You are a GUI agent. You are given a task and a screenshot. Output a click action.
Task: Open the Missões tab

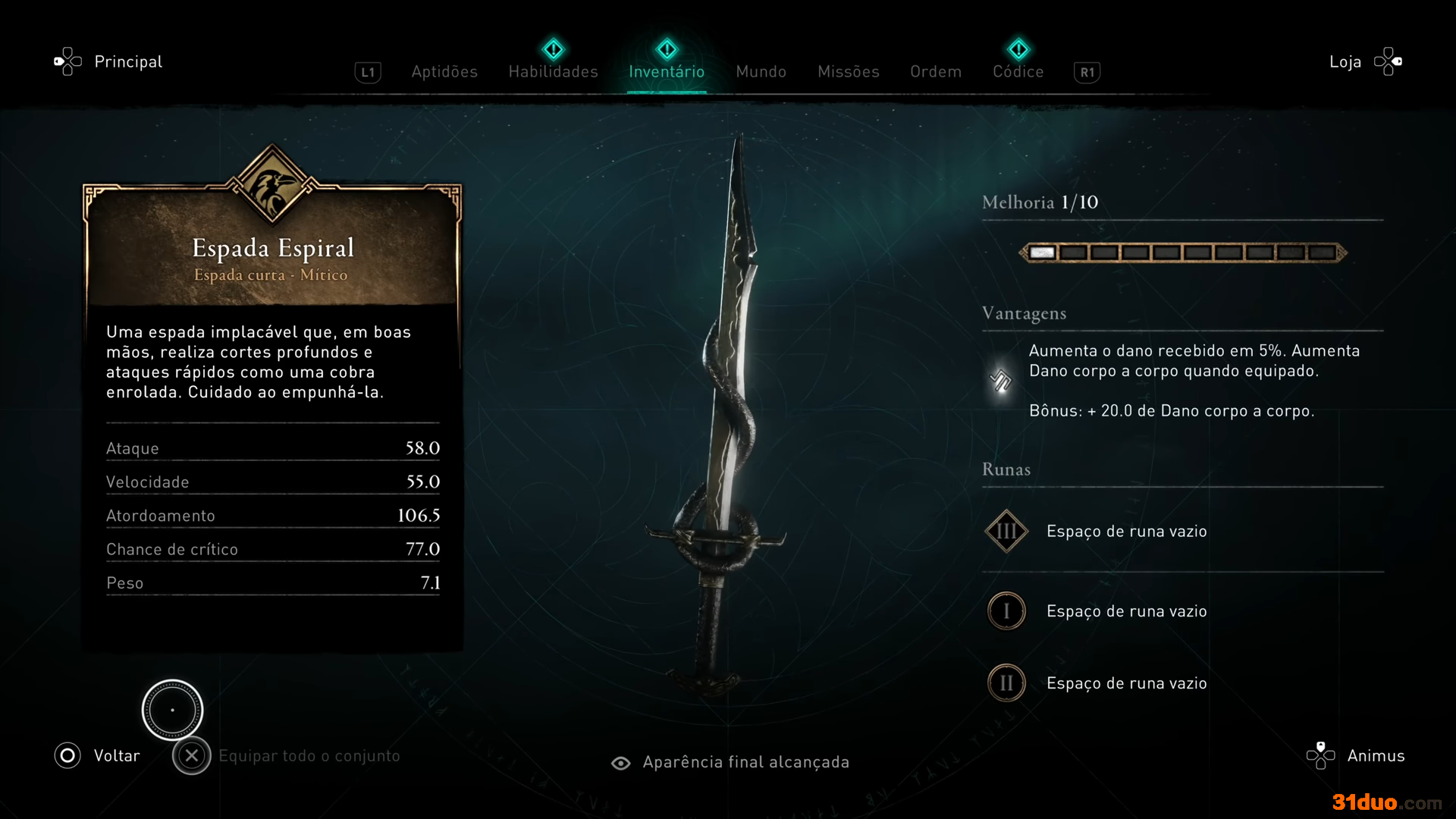pyautogui.click(x=848, y=71)
